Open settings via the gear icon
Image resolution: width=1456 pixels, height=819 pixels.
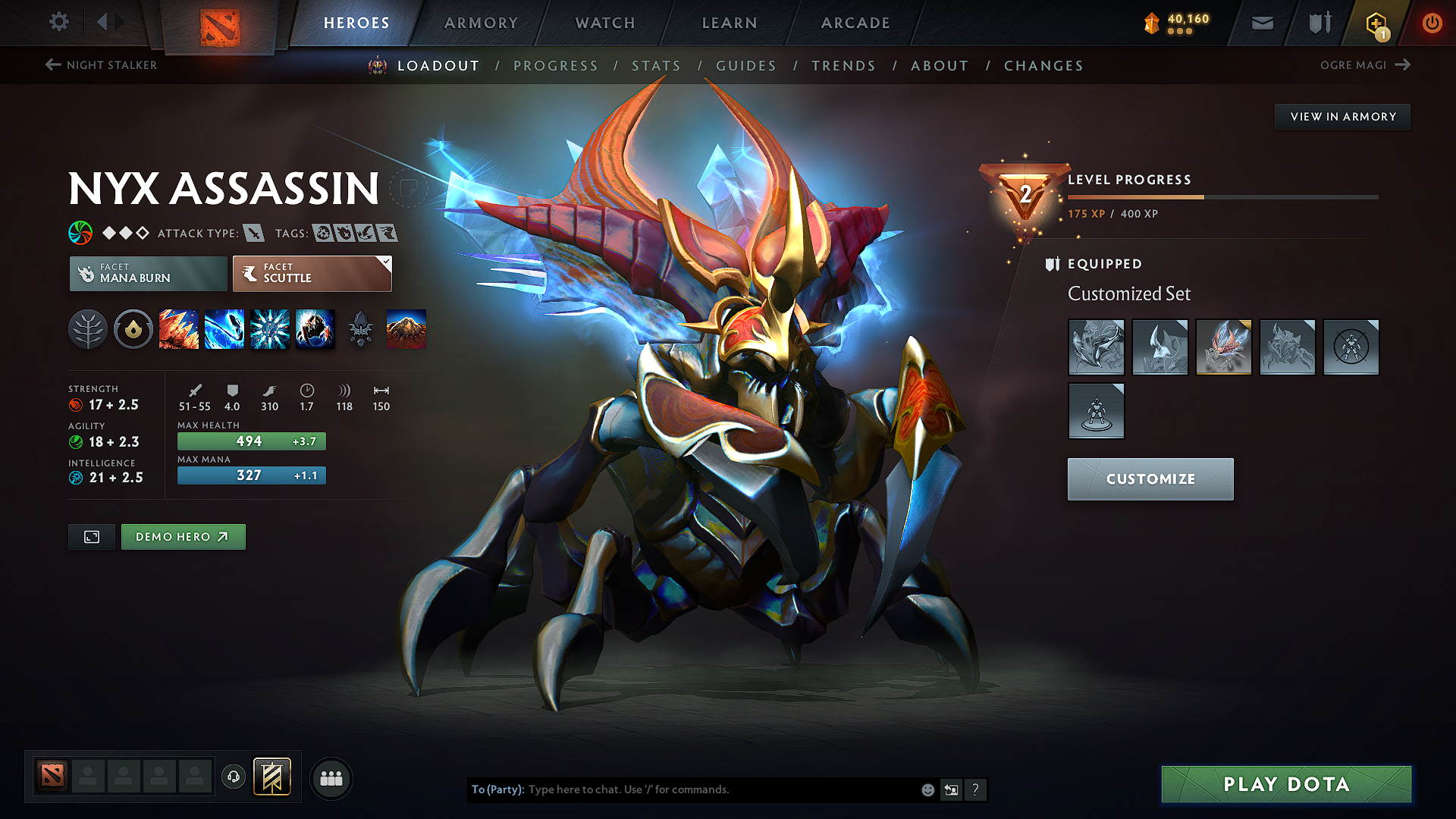[x=58, y=22]
